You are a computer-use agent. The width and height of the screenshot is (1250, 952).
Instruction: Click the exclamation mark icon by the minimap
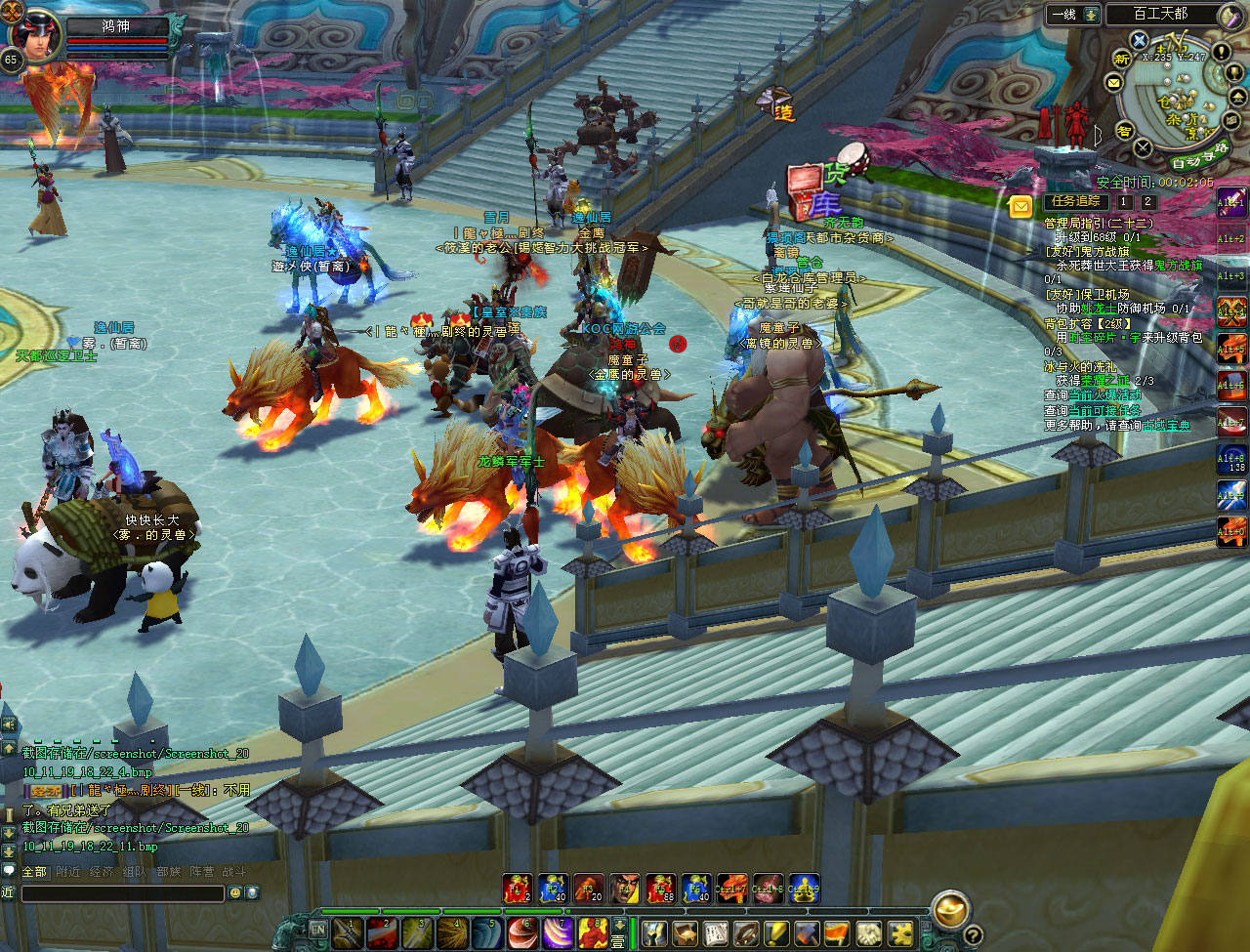(x=1222, y=52)
